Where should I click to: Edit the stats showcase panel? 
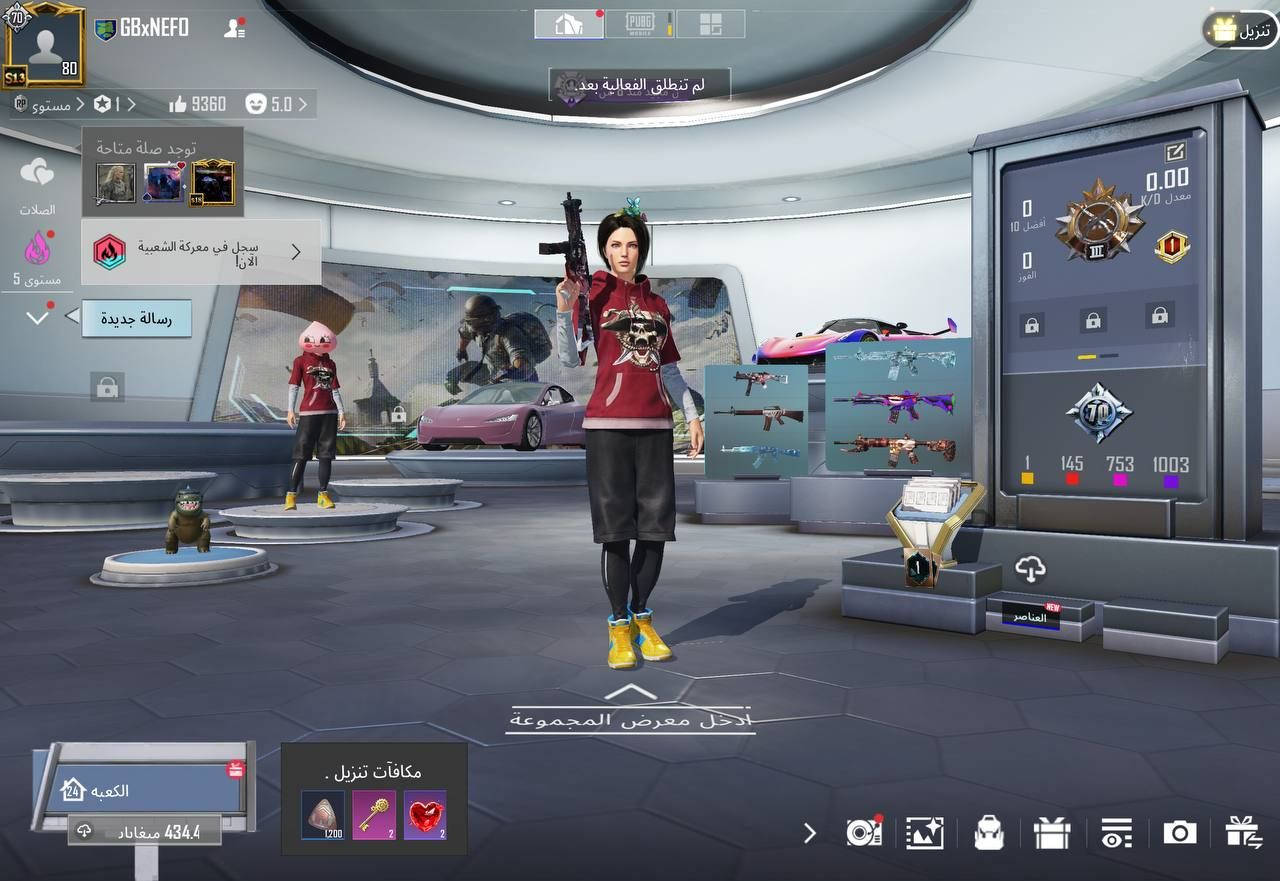(x=1173, y=153)
